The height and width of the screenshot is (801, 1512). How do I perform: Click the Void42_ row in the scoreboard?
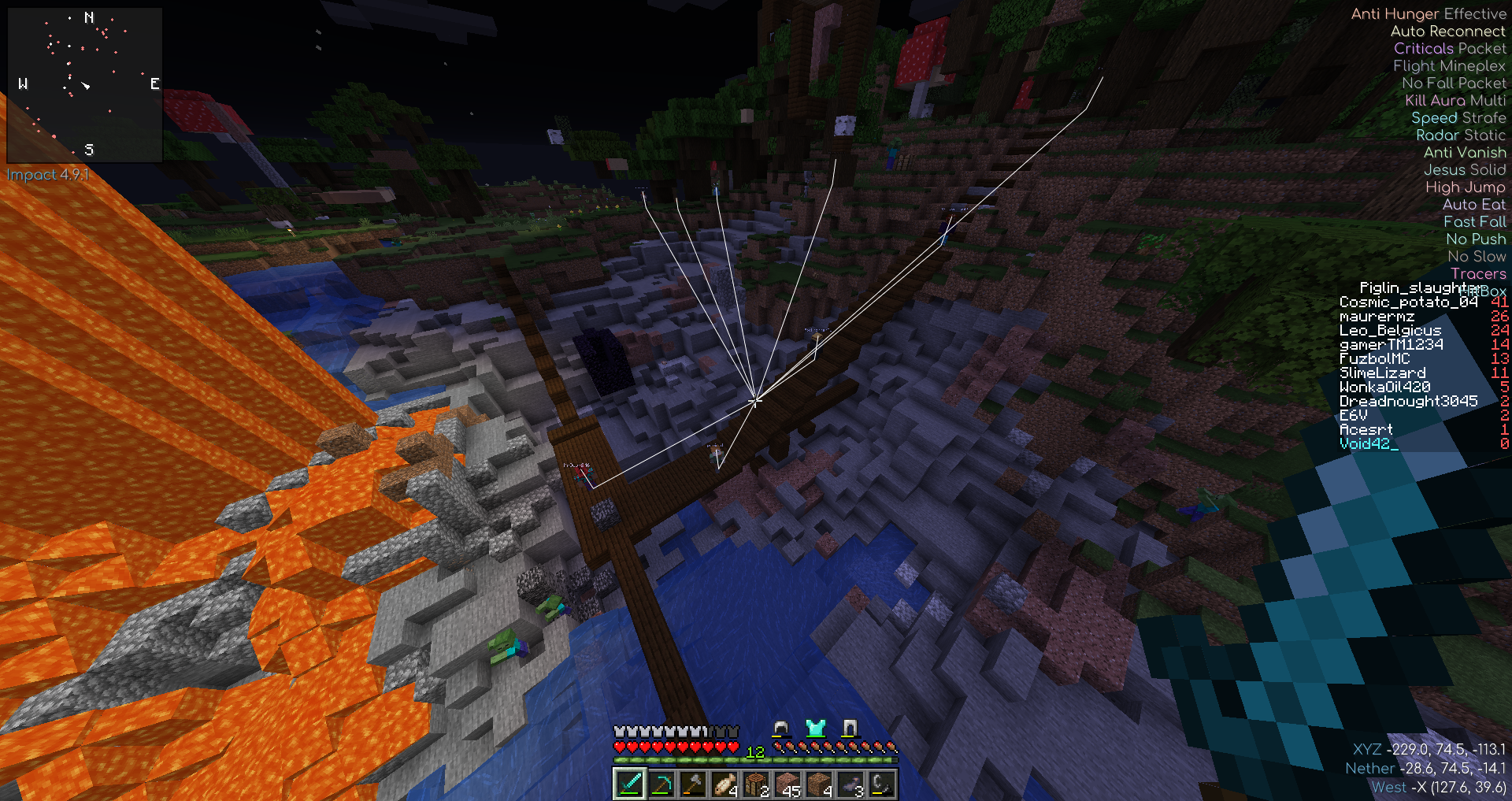coord(1369,444)
